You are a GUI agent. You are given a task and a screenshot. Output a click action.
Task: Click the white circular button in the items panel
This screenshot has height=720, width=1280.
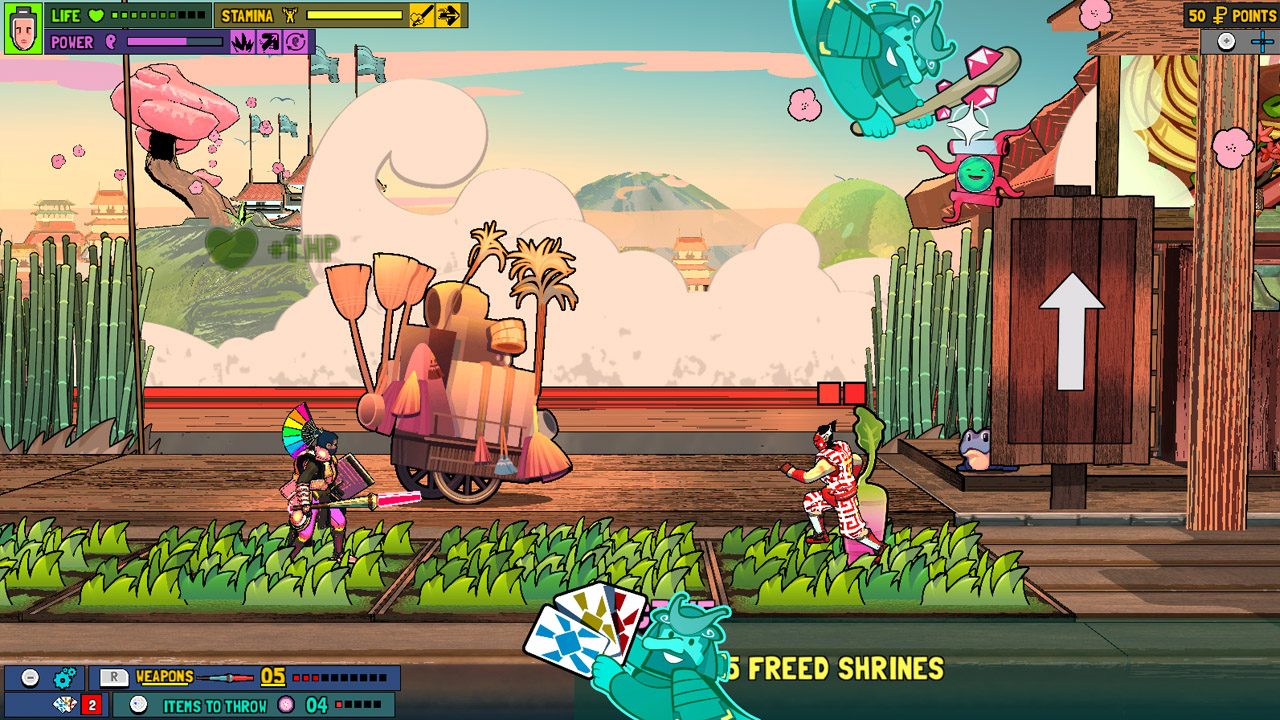coord(138,703)
